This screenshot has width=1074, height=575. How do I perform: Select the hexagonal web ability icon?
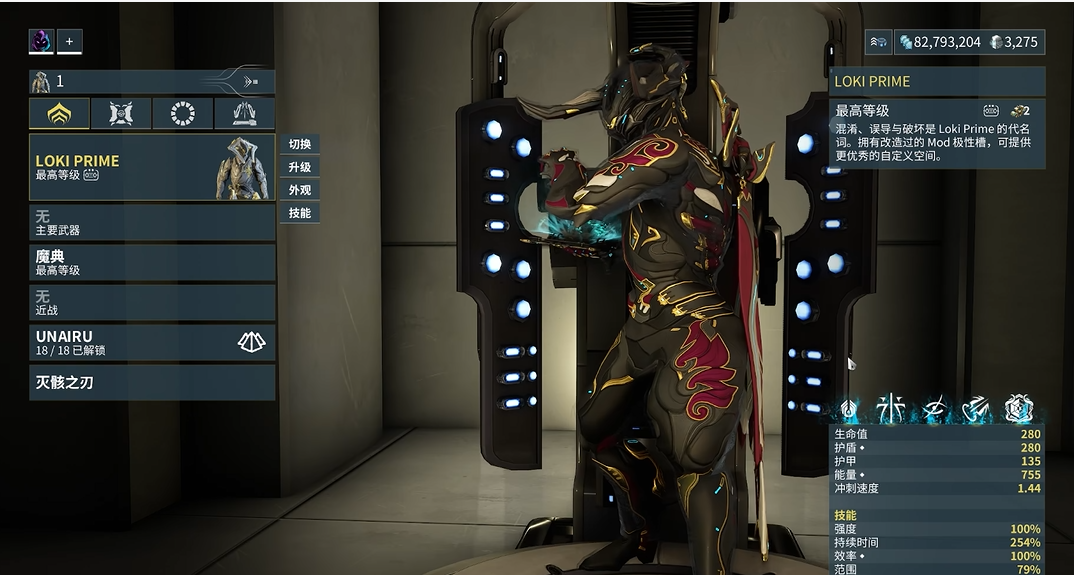(1019, 408)
